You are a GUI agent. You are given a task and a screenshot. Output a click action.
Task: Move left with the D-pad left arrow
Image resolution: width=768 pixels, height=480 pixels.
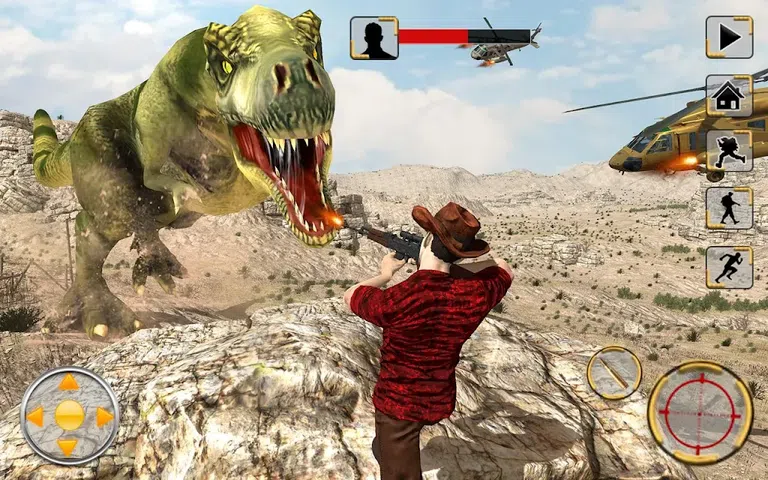[x=35, y=416]
